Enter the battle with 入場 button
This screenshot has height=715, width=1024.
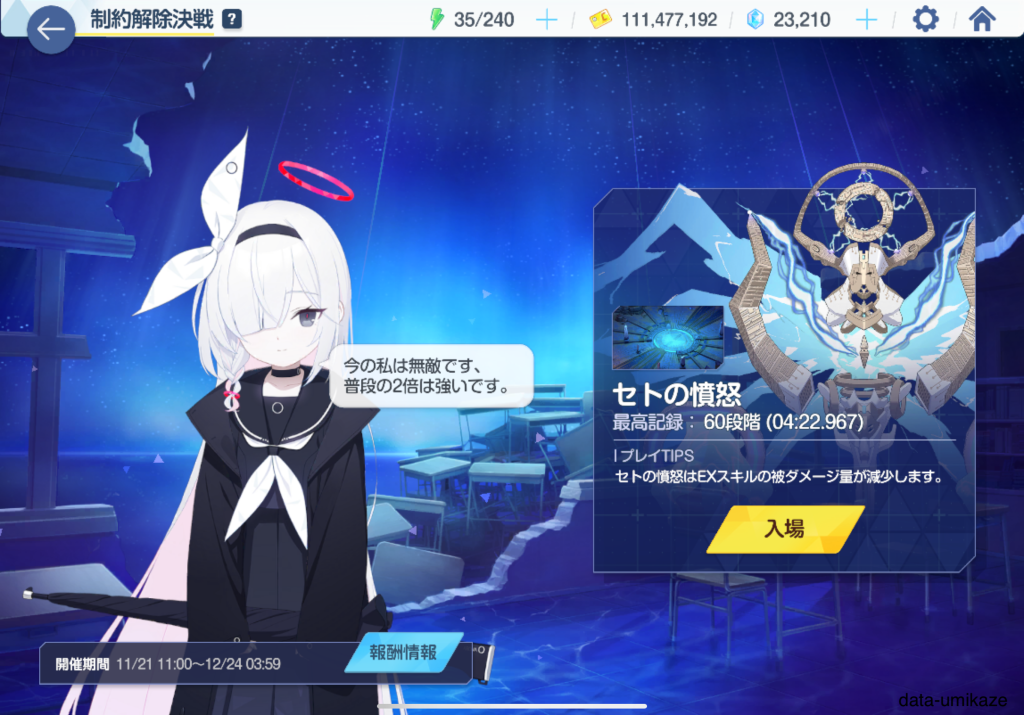coord(784,529)
